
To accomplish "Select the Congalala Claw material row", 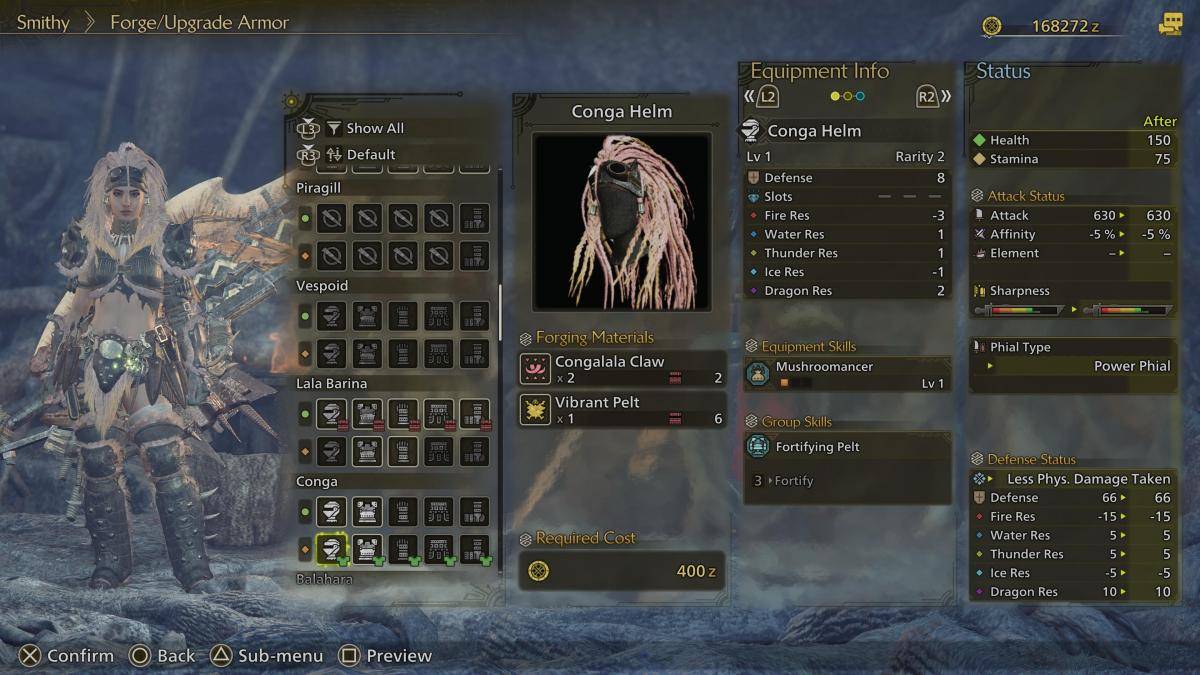I will tap(622, 369).
